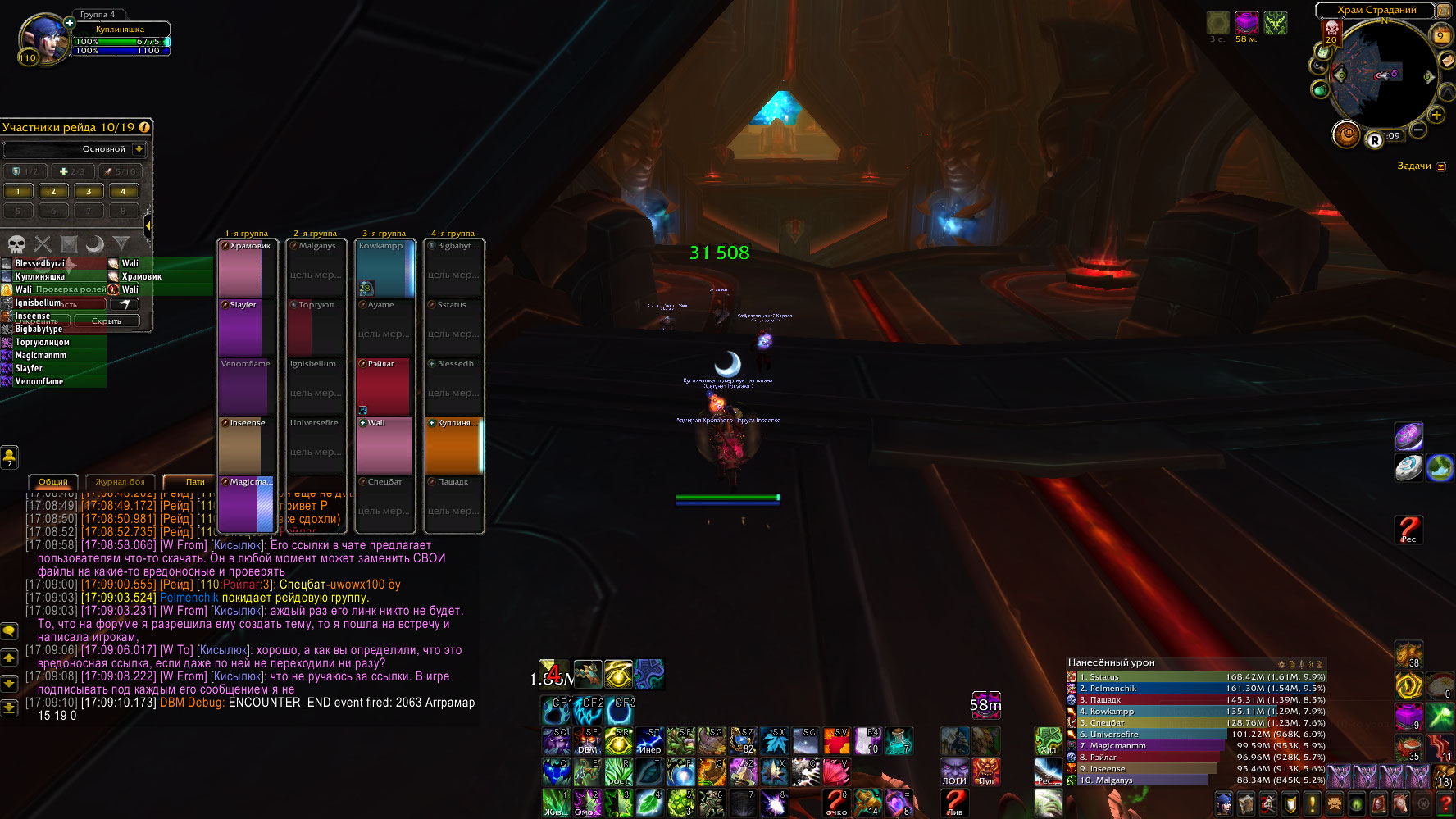Image resolution: width=1456 pixels, height=819 pixels.
Task: Activate the "Пул" macro button
Action: click(x=985, y=772)
